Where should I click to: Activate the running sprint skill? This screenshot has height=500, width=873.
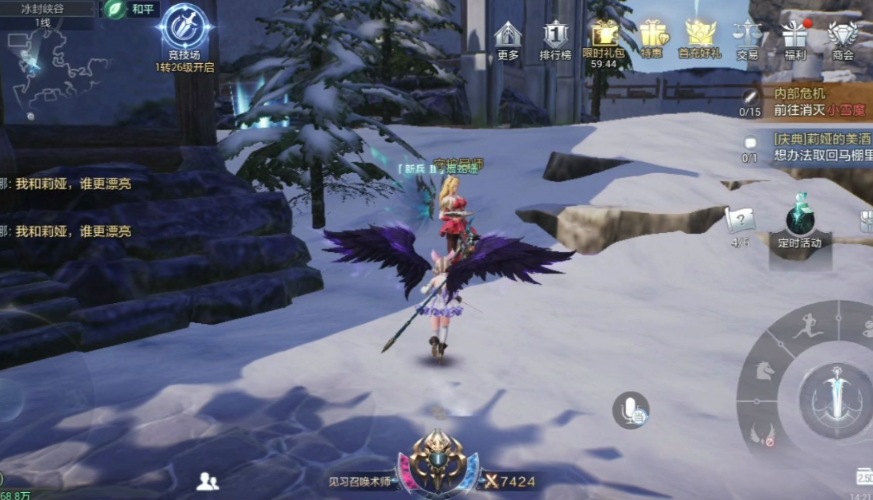810,326
